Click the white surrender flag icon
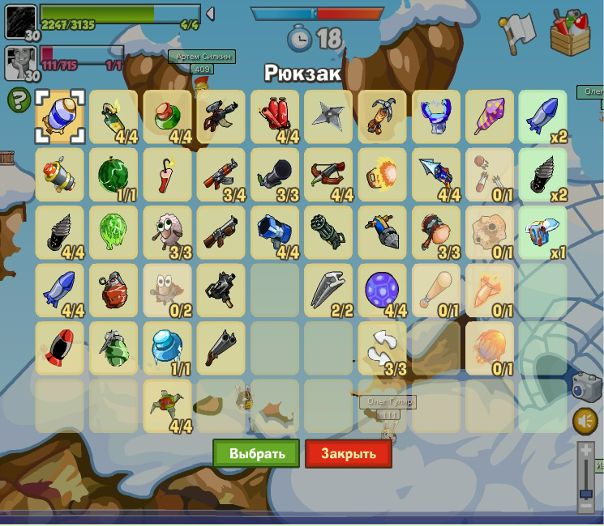 tap(517, 33)
